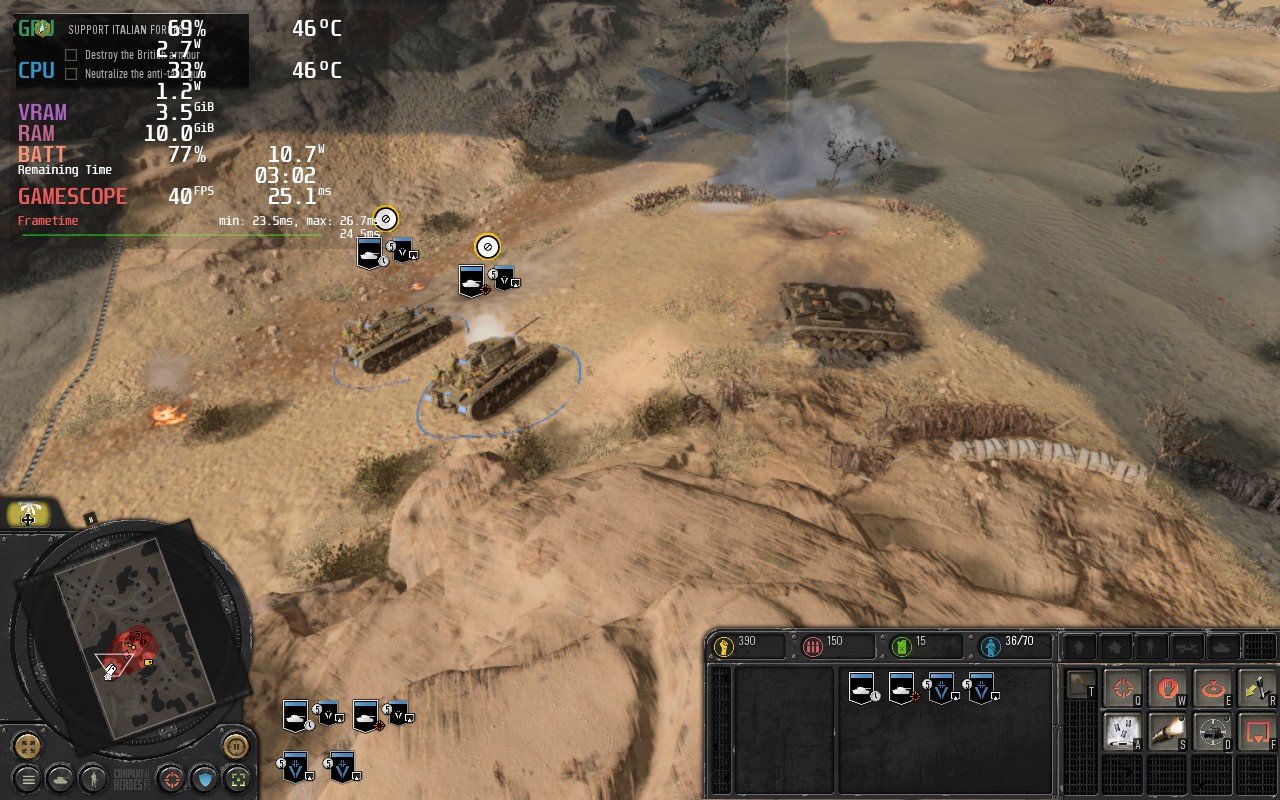Screen dimensions: 1280x800
Task: Pause the game with the pause button
Action: (236, 746)
